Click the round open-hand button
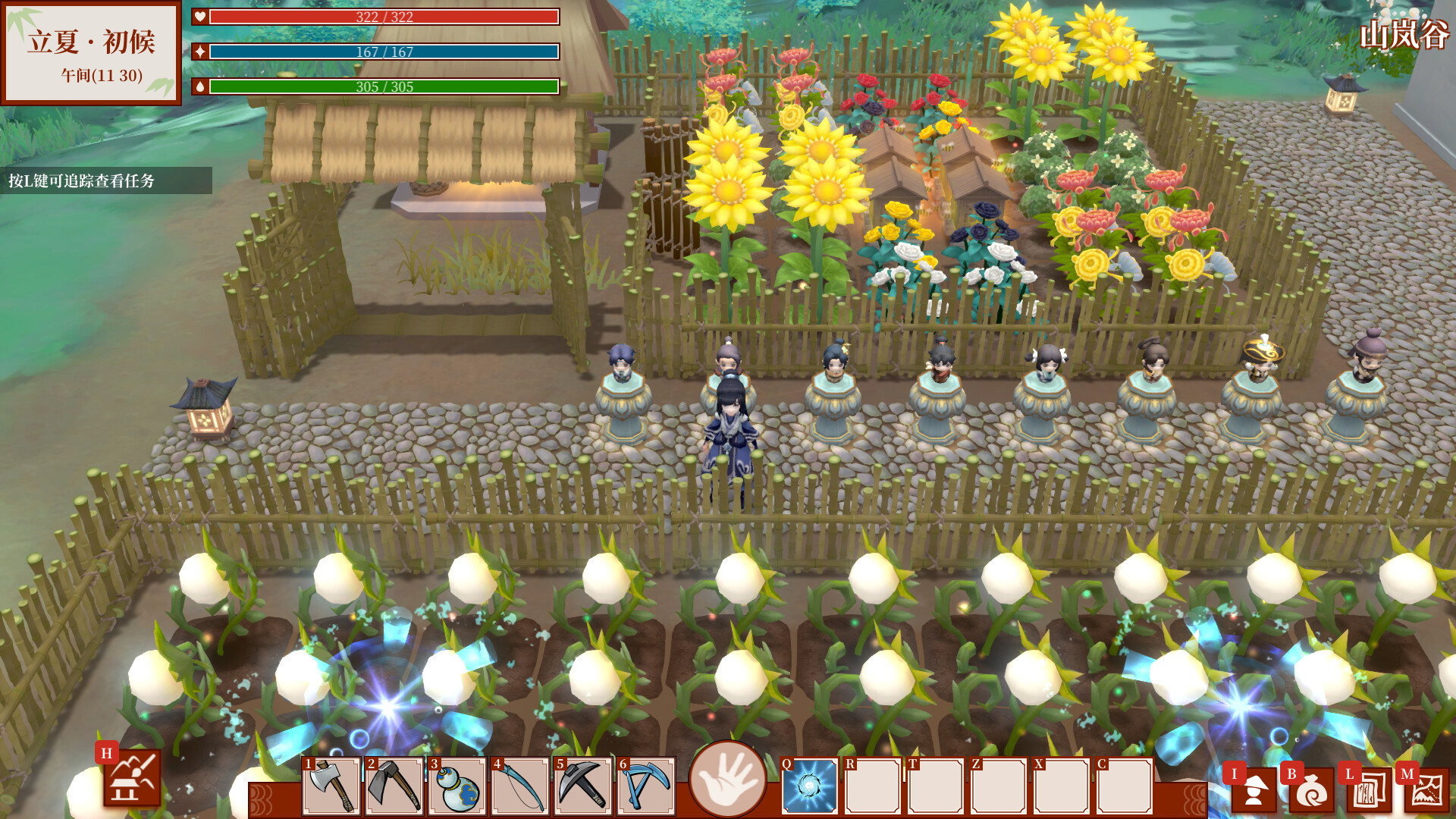This screenshot has height=819, width=1456. coord(727,779)
